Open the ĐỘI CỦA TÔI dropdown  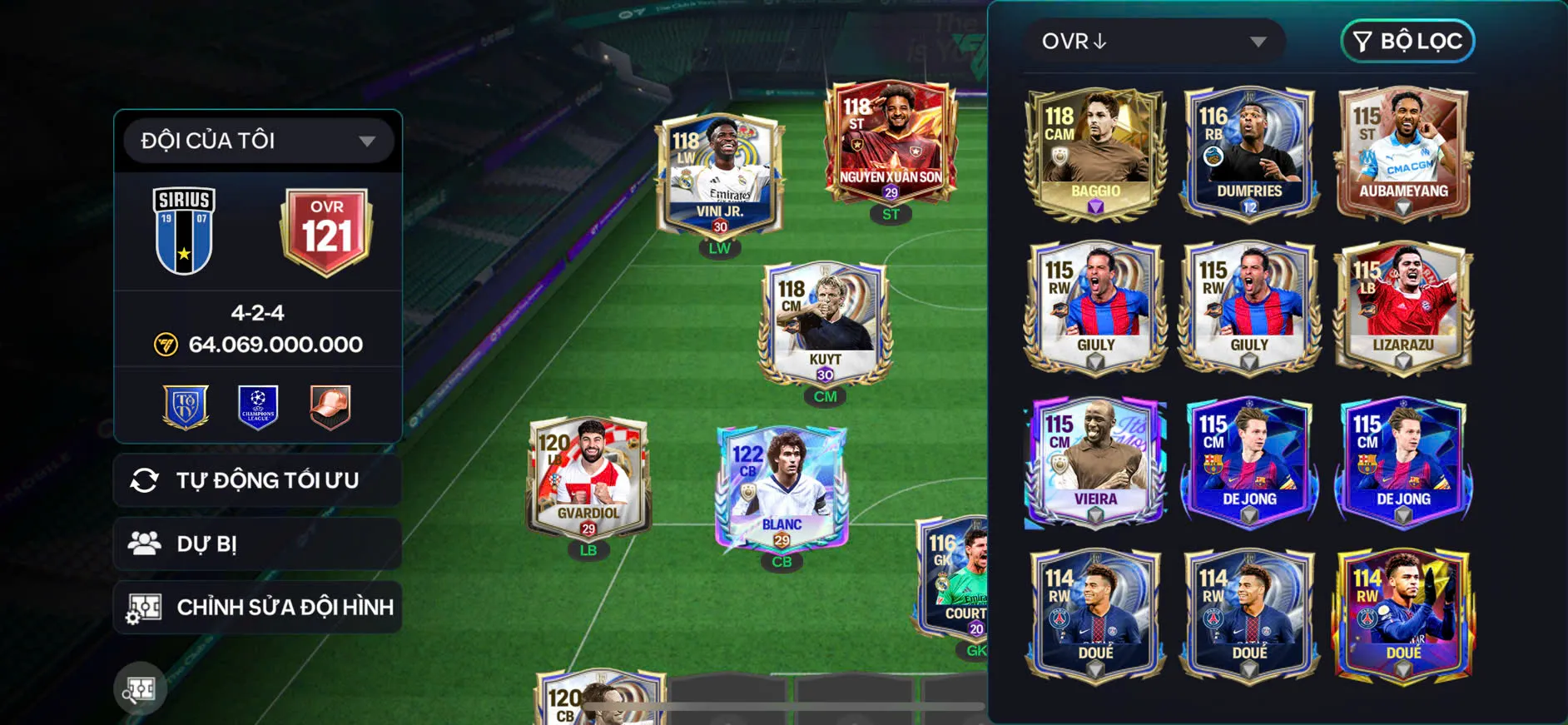click(257, 141)
